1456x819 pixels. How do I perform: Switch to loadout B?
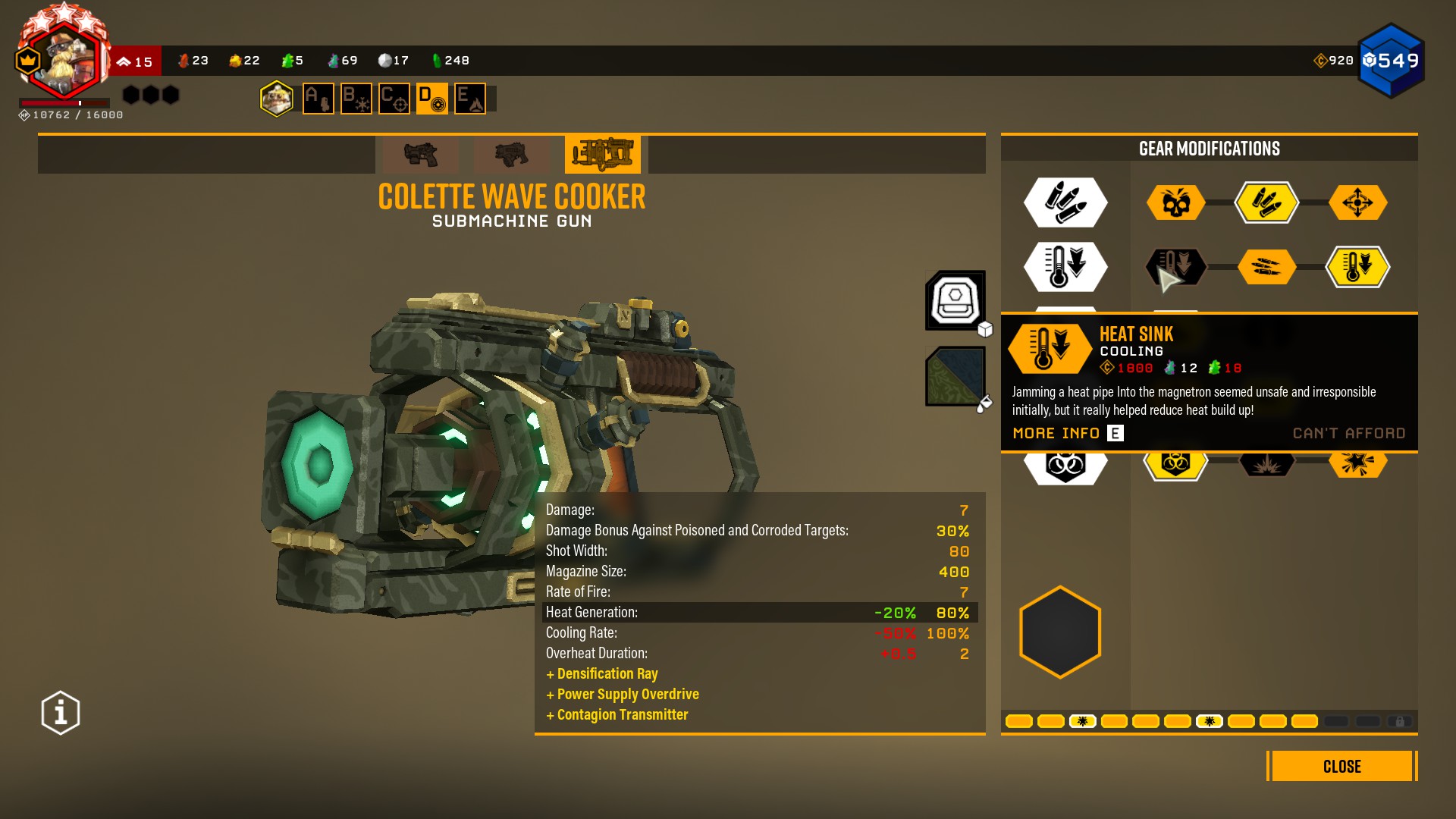[x=356, y=99]
